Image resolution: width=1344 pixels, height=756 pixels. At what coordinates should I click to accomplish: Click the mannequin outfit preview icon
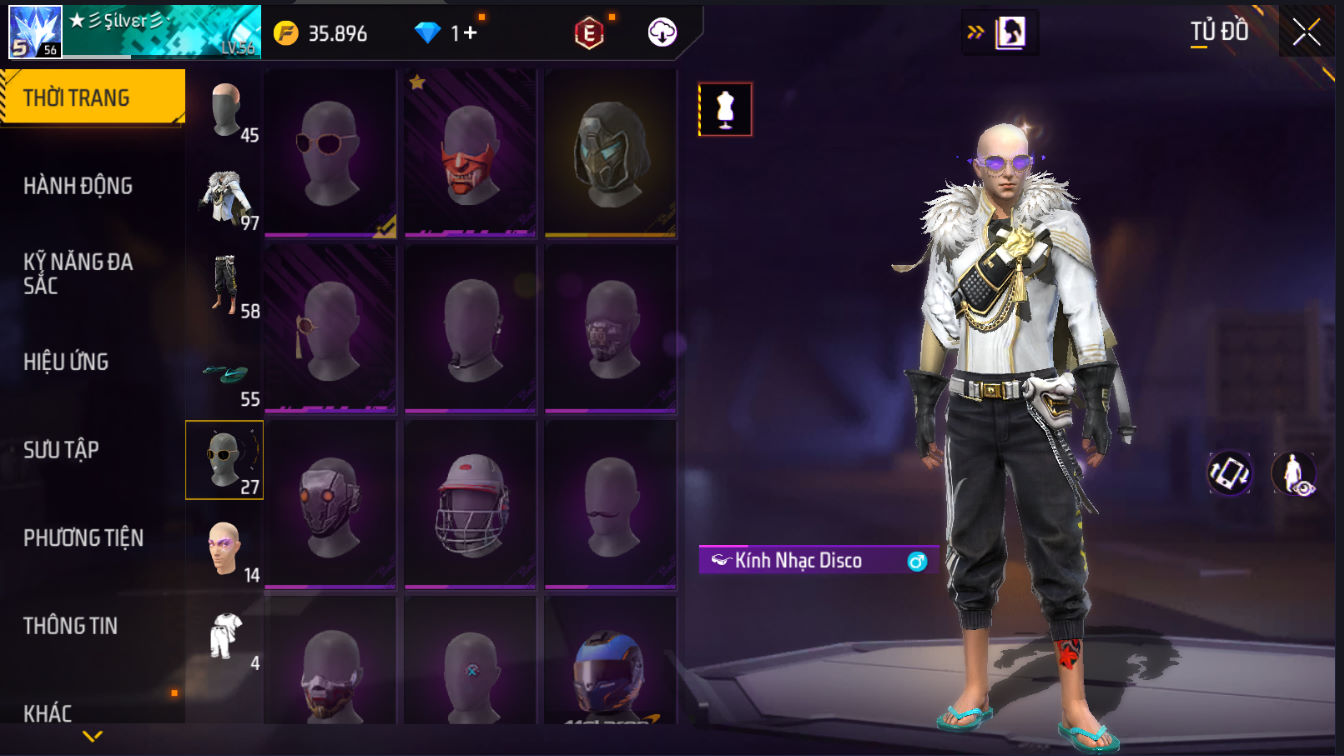[x=725, y=109]
